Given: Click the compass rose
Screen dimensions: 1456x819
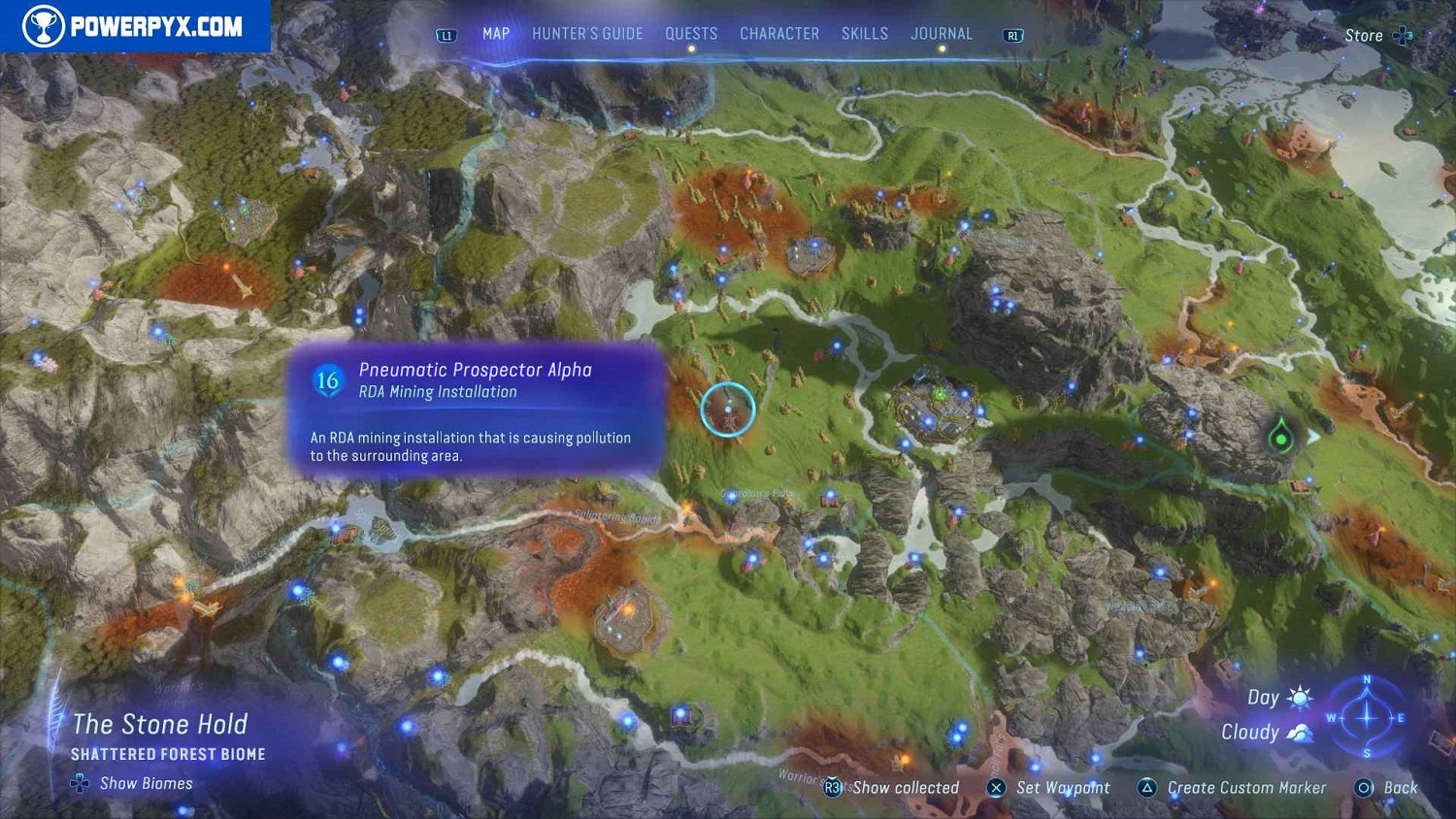Looking at the screenshot, I should coord(1367,718).
